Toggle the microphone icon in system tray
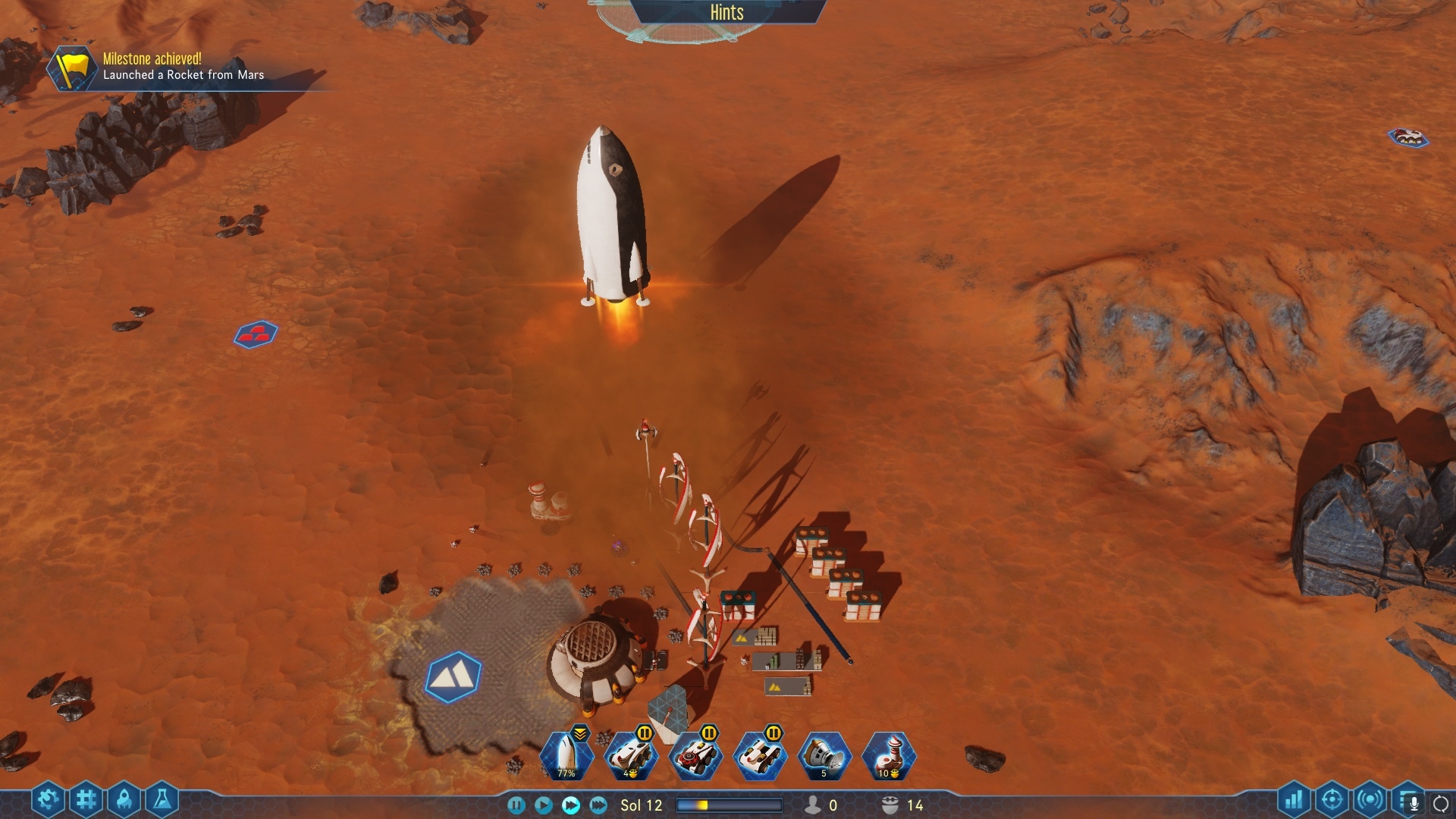Image resolution: width=1456 pixels, height=819 pixels. click(1414, 805)
